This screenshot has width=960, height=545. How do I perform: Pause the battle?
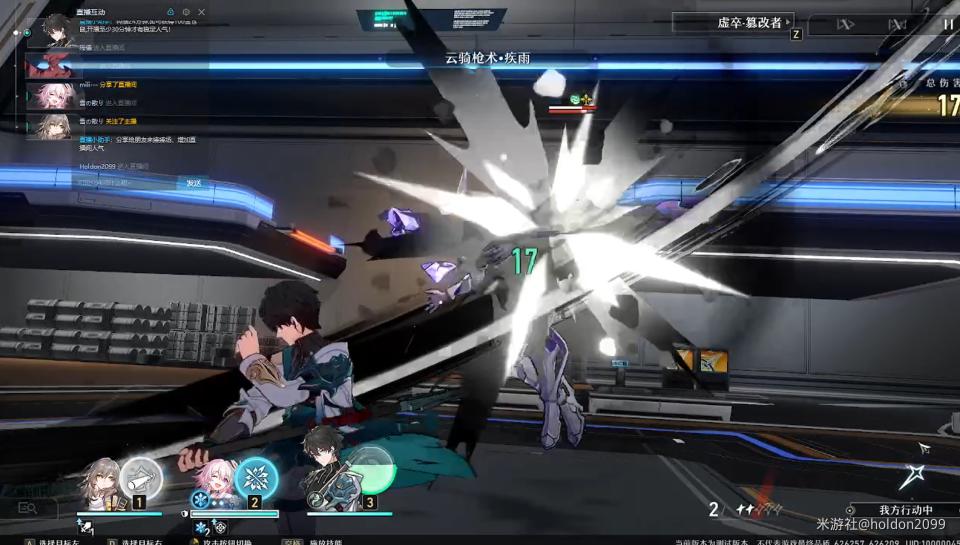click(x=947, y=23)
